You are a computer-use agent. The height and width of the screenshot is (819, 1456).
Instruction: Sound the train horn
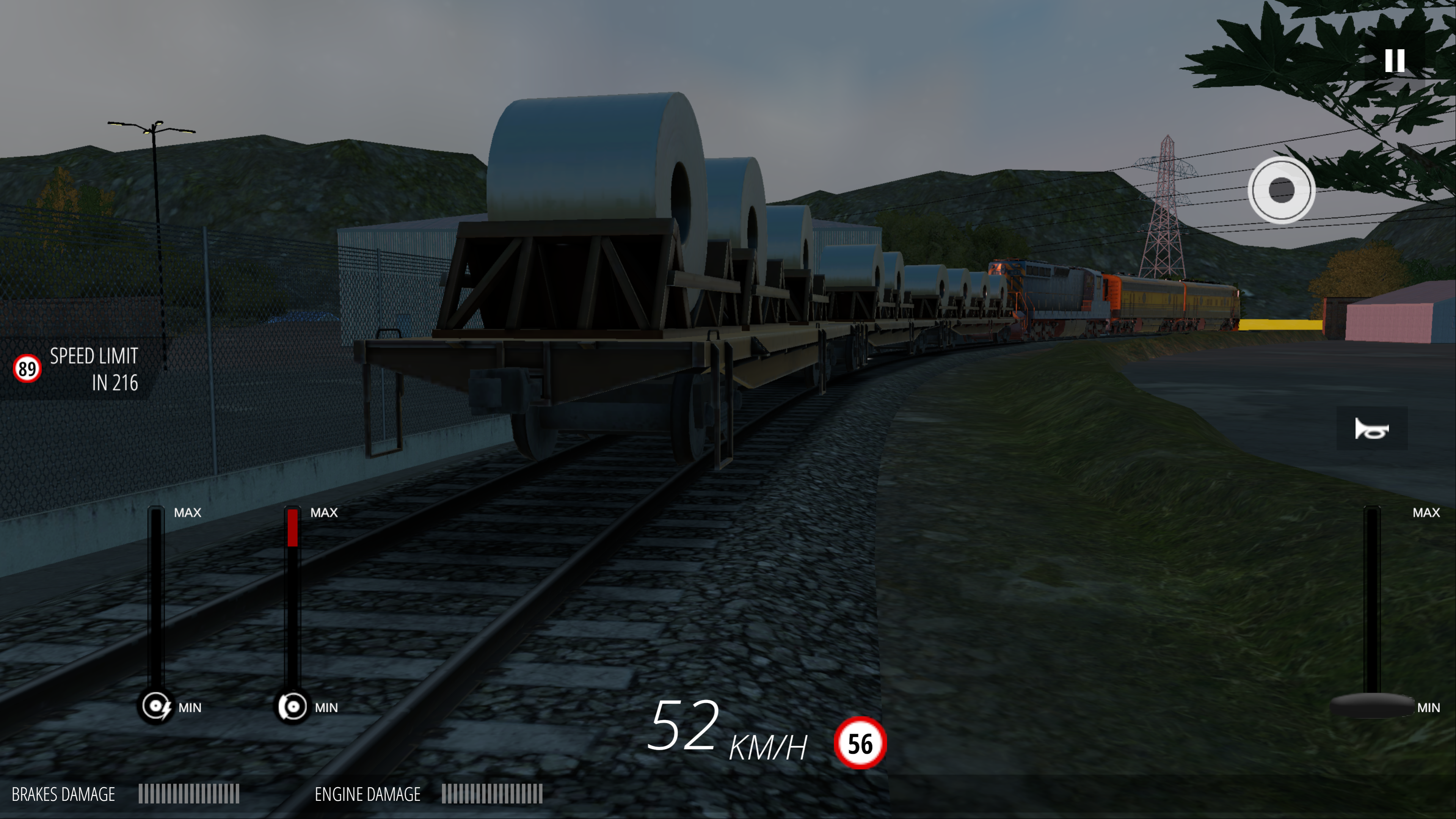tap(1371, 429)
